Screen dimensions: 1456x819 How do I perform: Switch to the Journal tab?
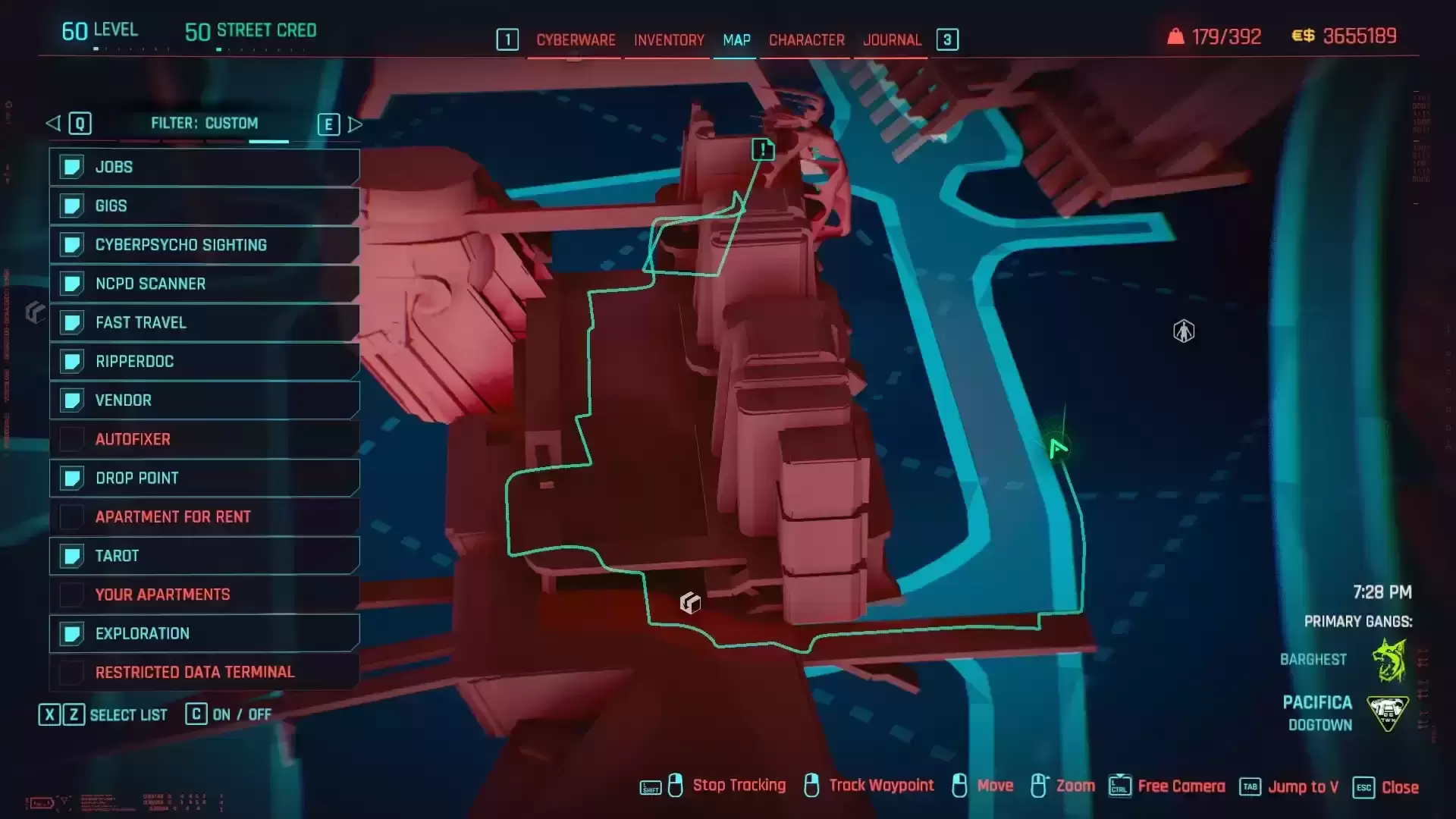[892, 40]
